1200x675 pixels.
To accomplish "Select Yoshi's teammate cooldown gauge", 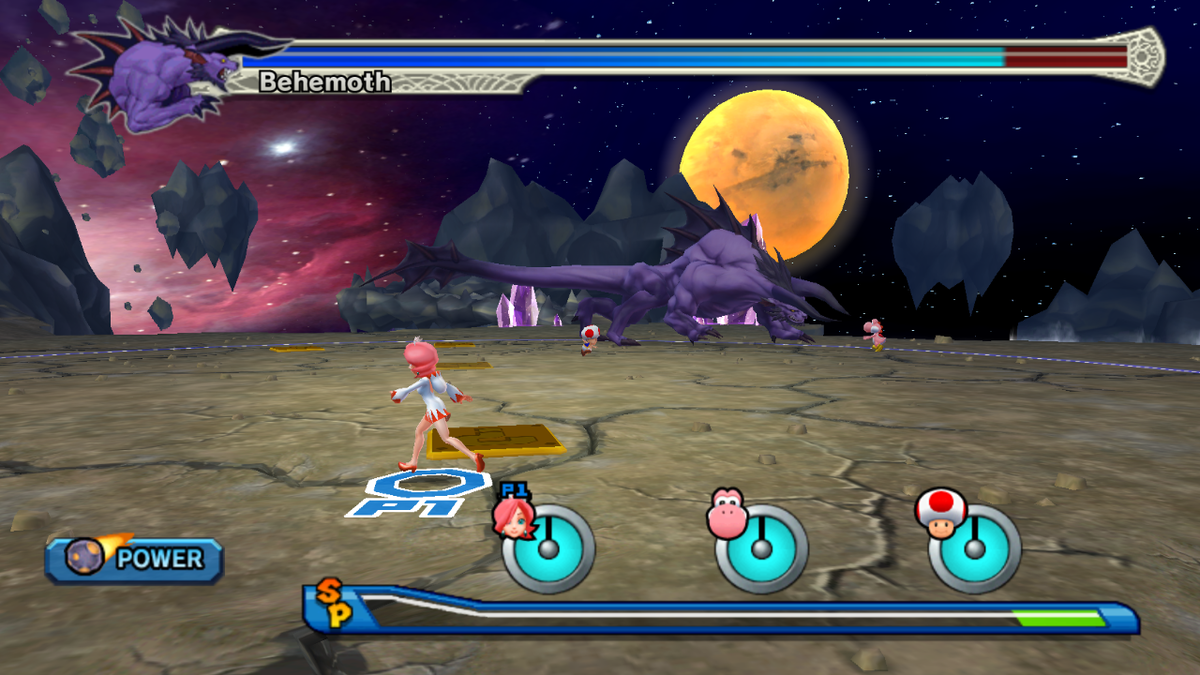I will (x=761, y=548).
